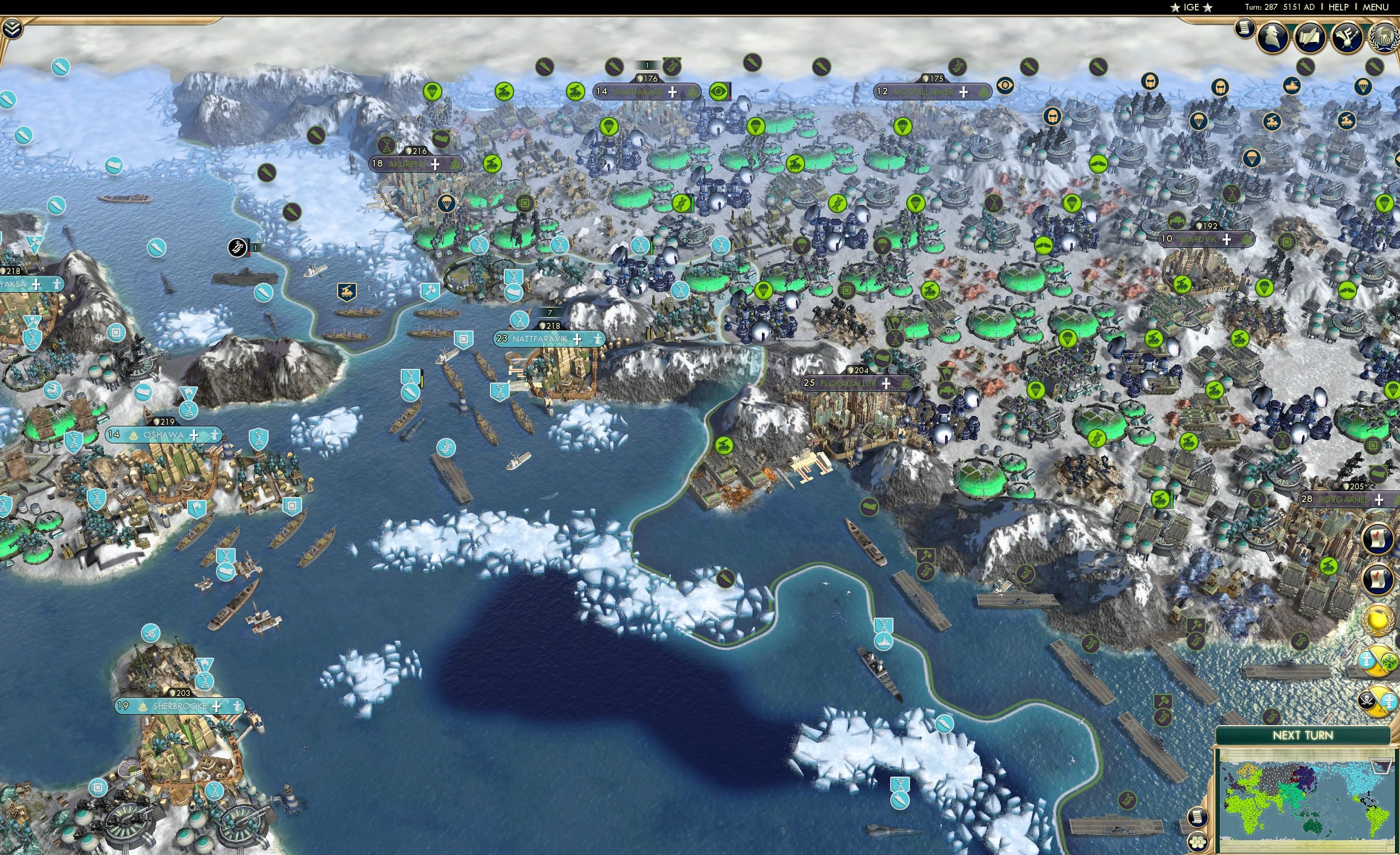Open HELP from the top bar

pos(1340,7)
